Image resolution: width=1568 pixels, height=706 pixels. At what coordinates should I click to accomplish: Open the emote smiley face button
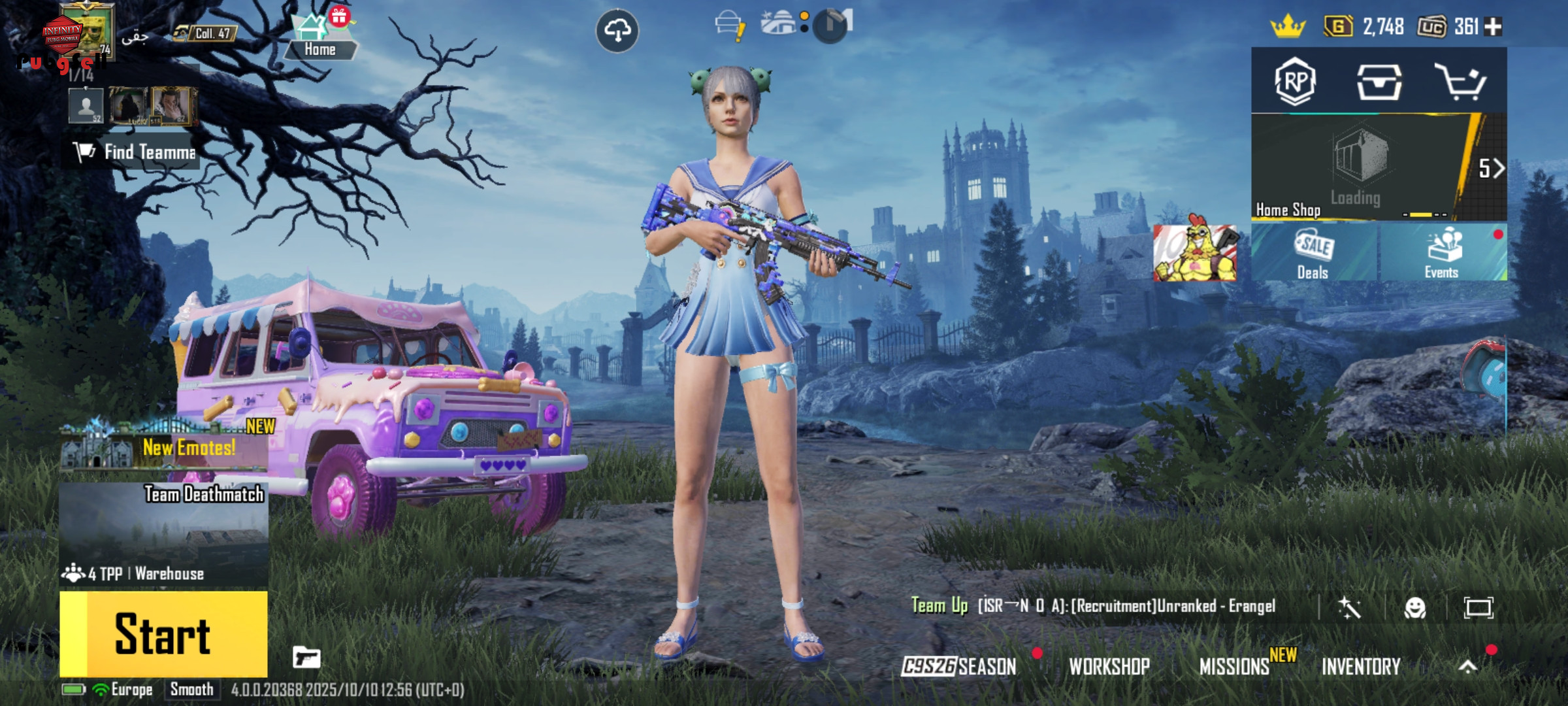point(1414,608)
